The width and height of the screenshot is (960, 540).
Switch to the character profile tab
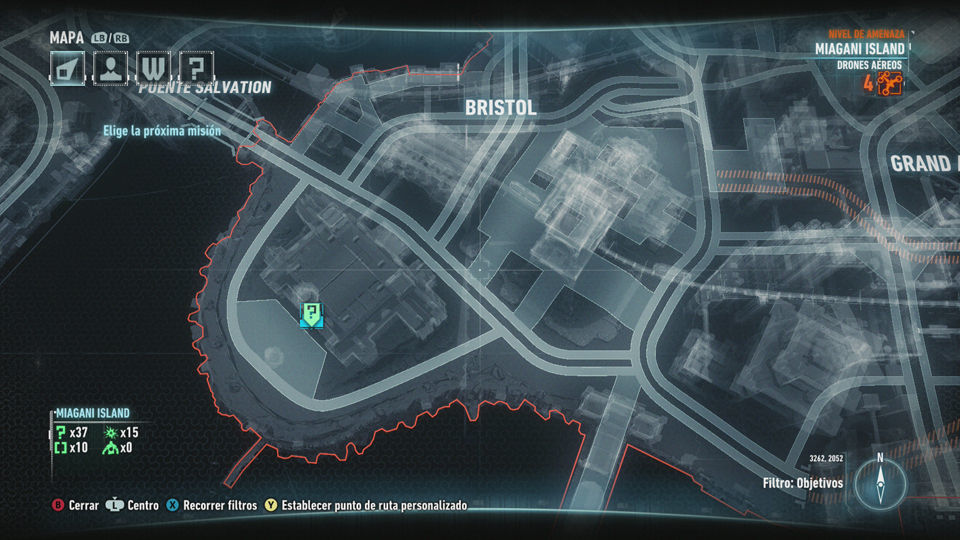click(110, 68)
